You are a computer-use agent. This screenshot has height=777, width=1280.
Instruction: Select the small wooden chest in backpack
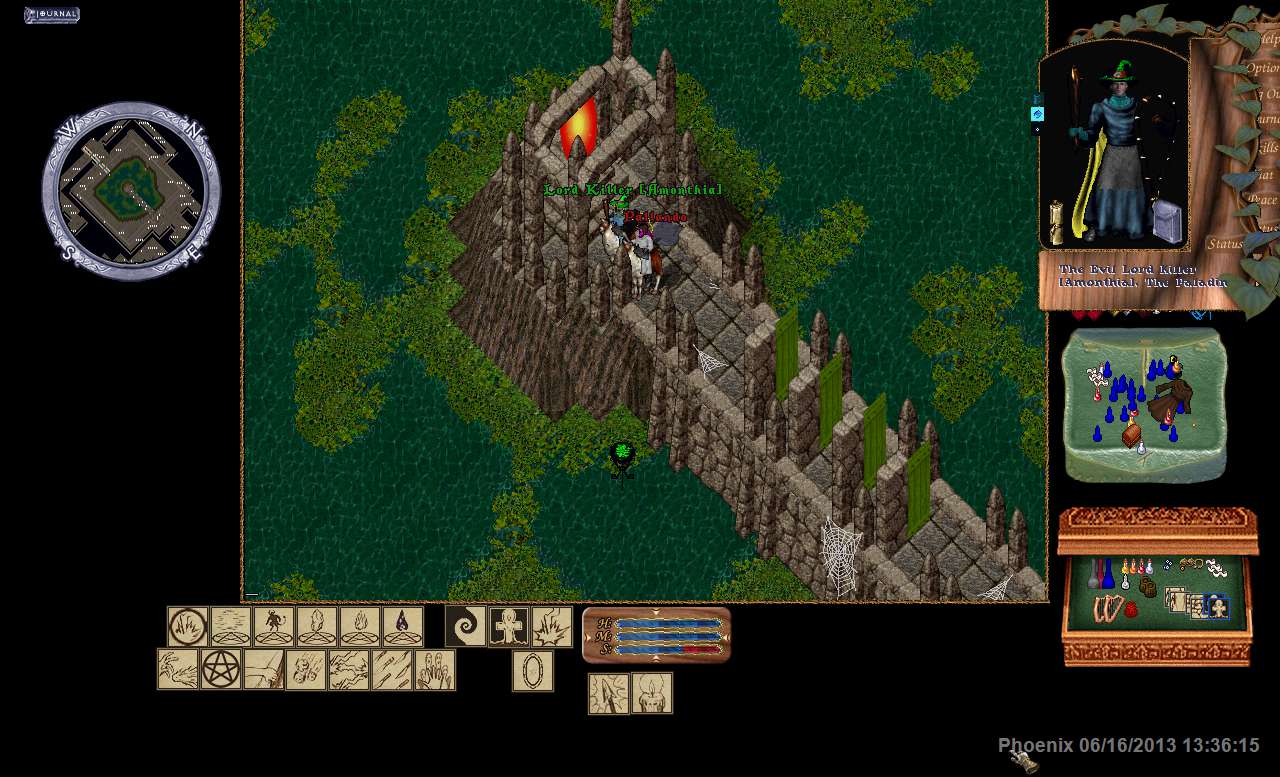[x=1131, y=434]
